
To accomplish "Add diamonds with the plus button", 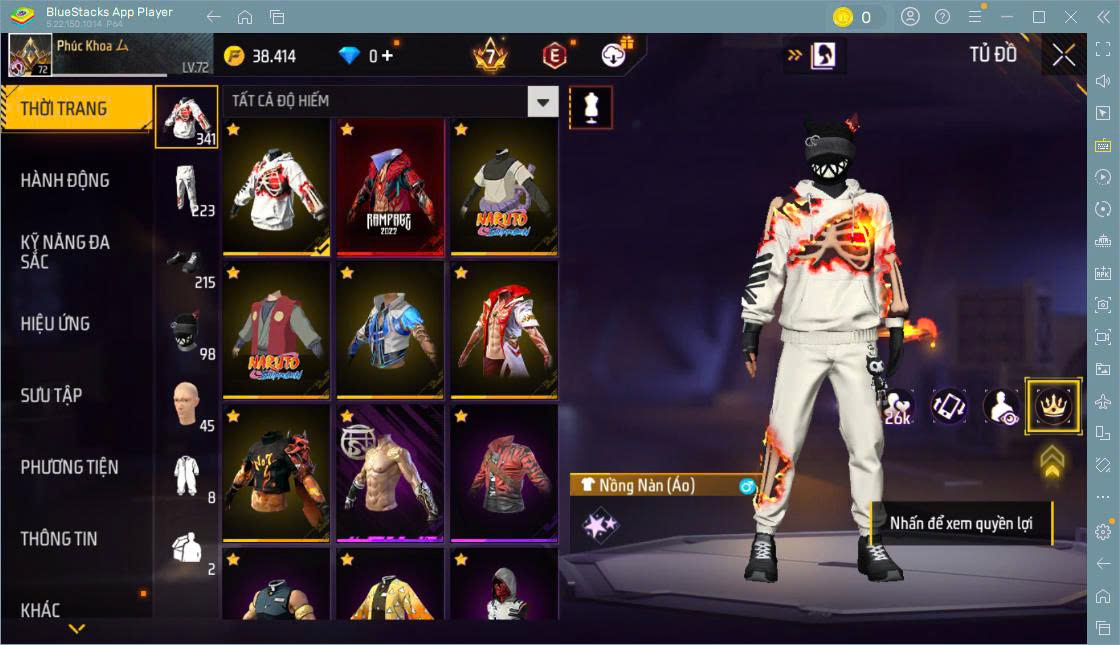I will pos(388,56).
